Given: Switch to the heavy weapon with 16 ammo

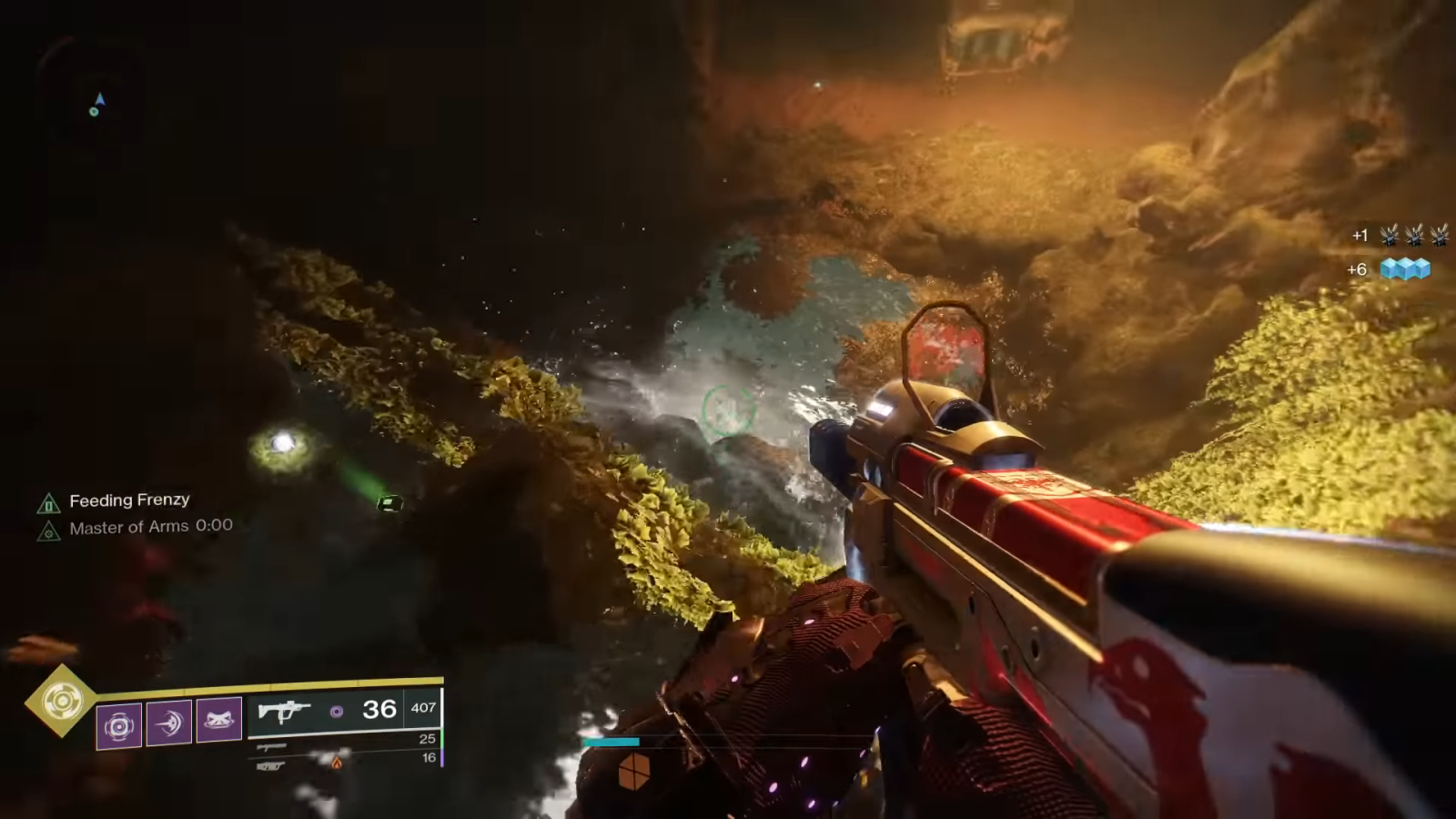Looking at the screenshot, I should [272, 766].
